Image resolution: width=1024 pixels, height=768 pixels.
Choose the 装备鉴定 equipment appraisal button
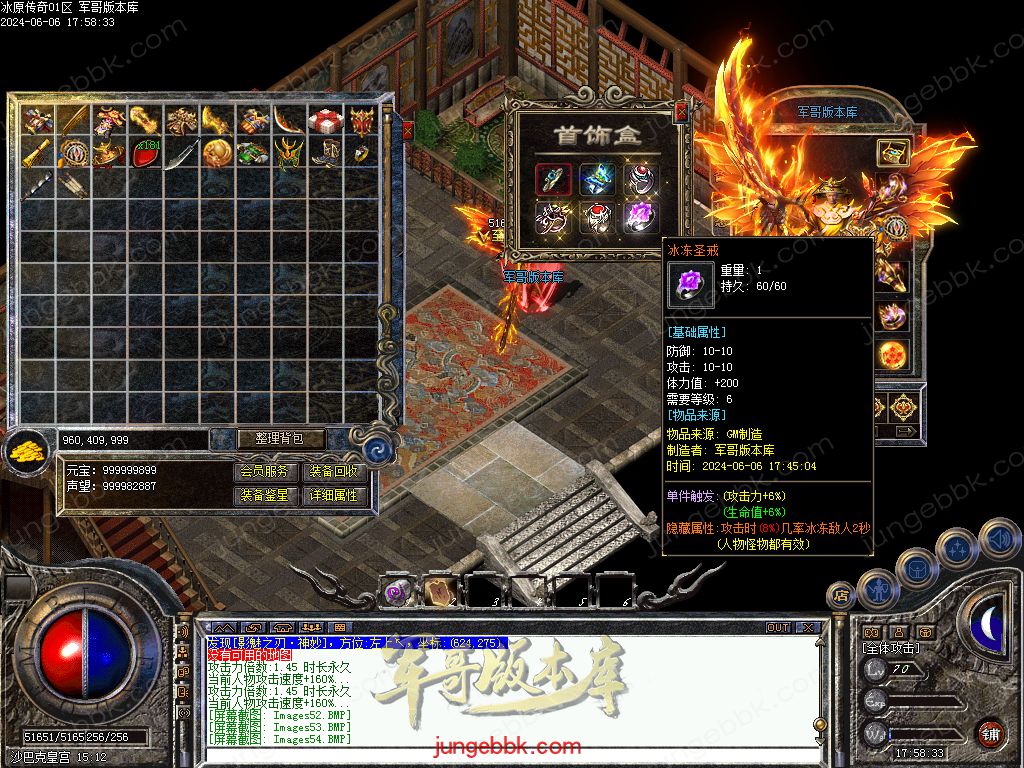(267, 495)
